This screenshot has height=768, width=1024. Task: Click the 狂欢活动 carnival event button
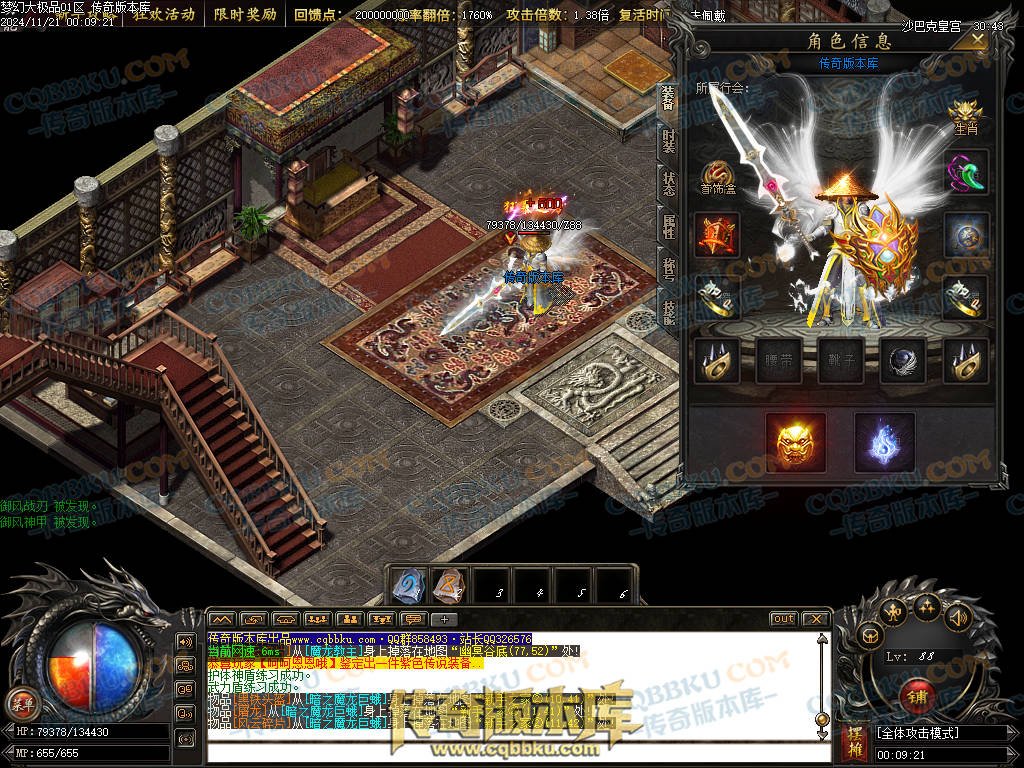pyautogui.click(x=165, y=14)
